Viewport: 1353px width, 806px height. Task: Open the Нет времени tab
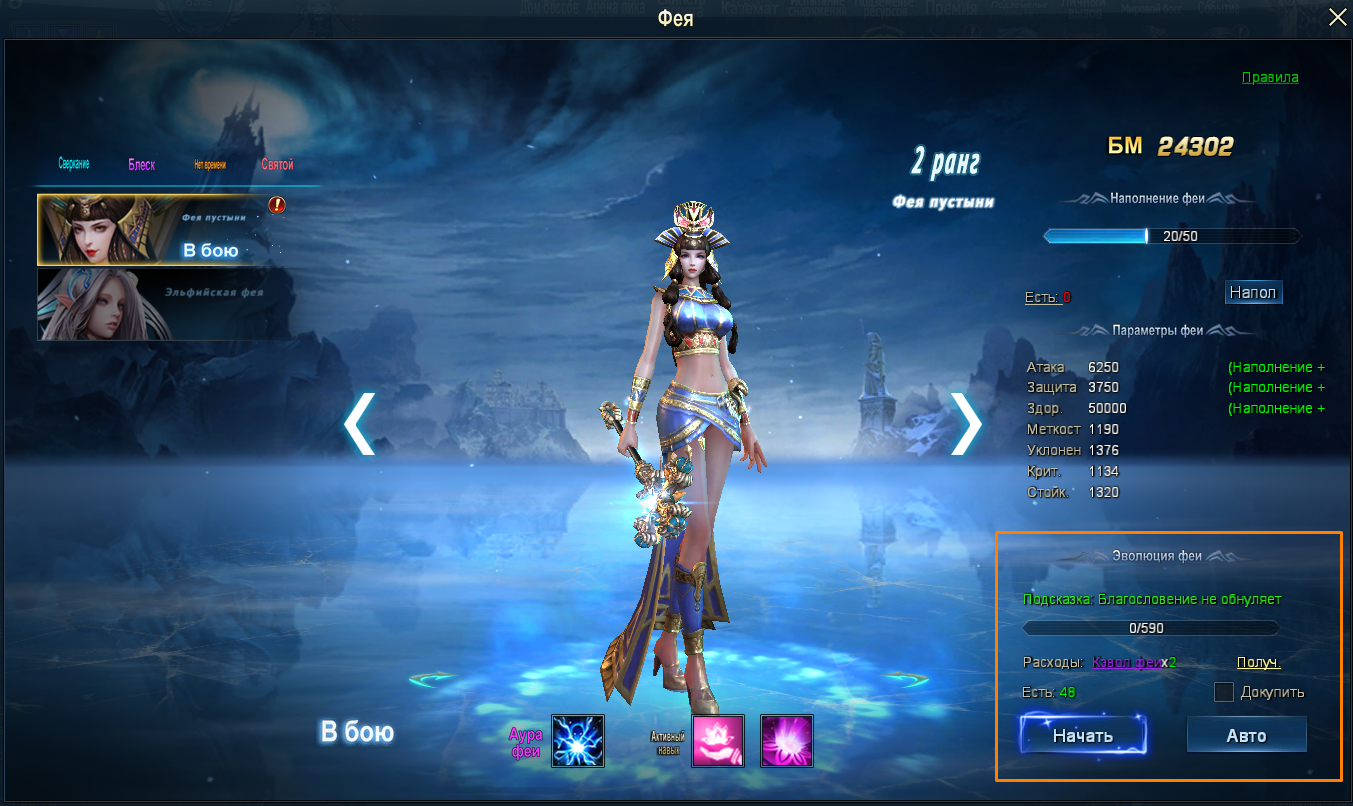pos(210,165)
